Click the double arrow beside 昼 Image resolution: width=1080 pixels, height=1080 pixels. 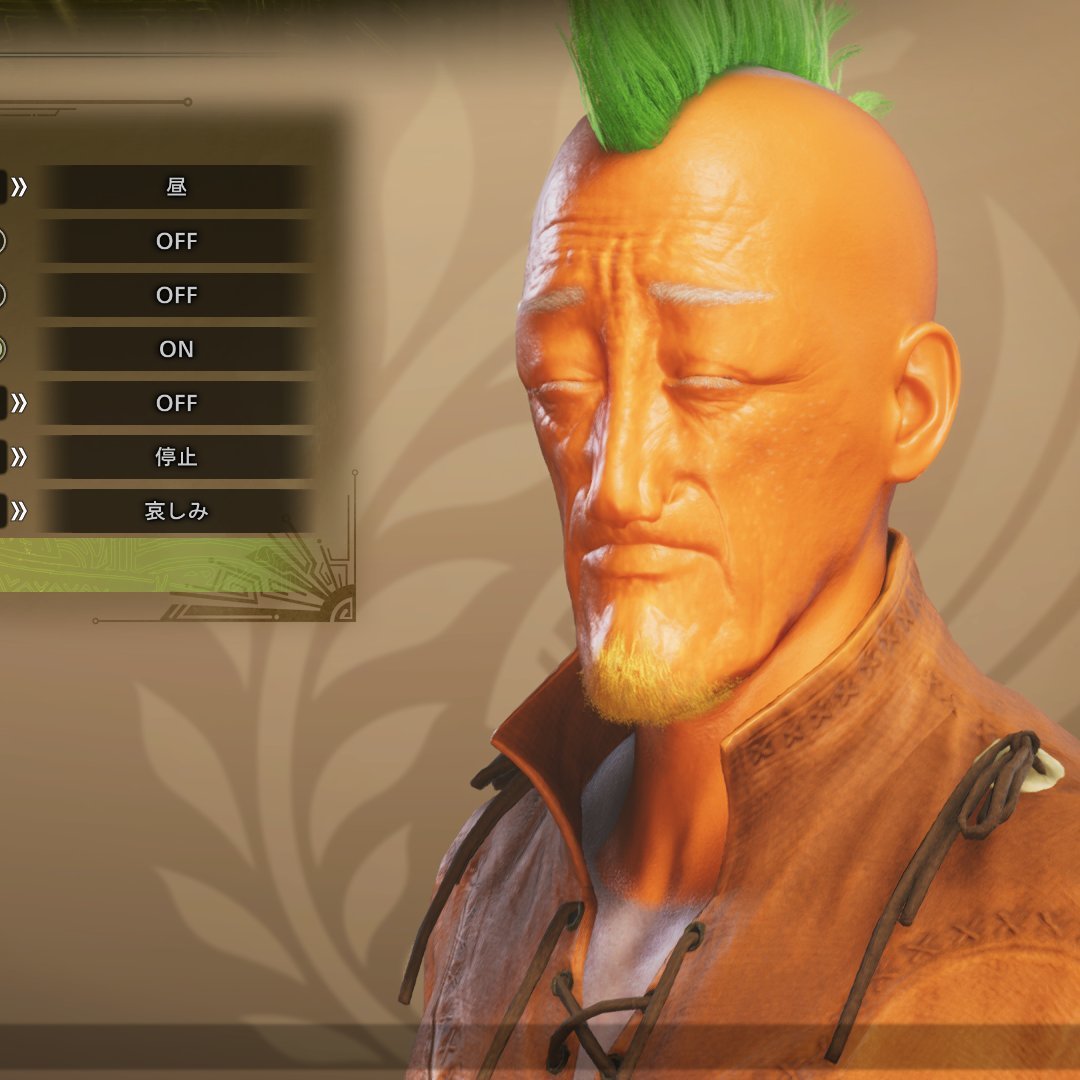(19, 187)
